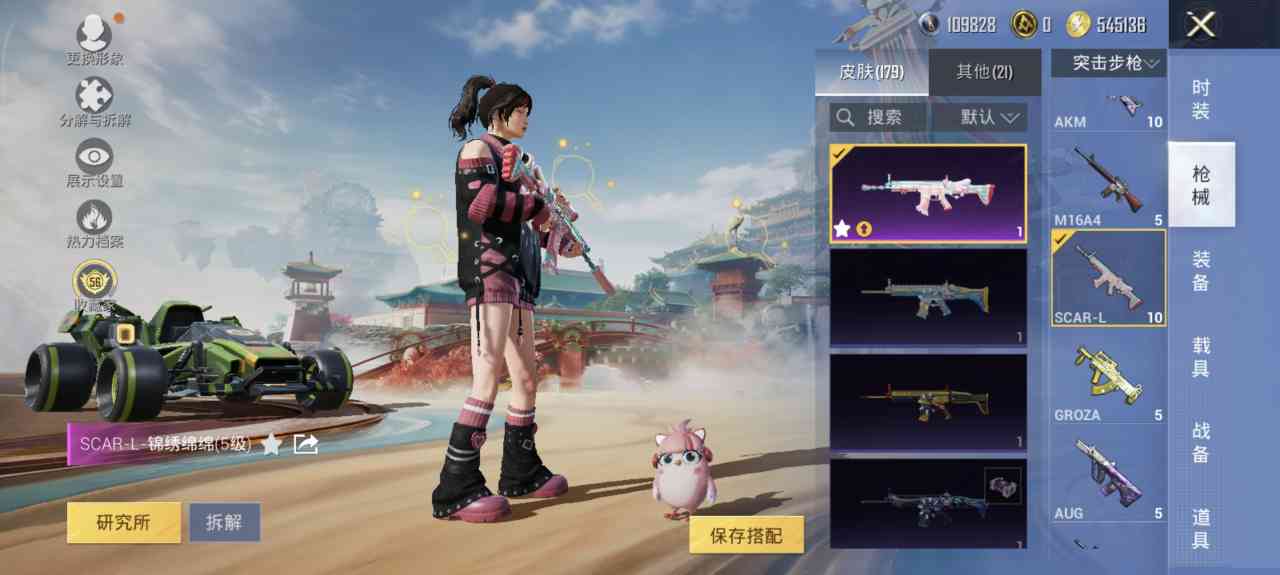Select the pink-white SCAR-L skin thumbnail
Image resolution: width=1280 pixels, height=575 pixels.
[x=928, y=194]
